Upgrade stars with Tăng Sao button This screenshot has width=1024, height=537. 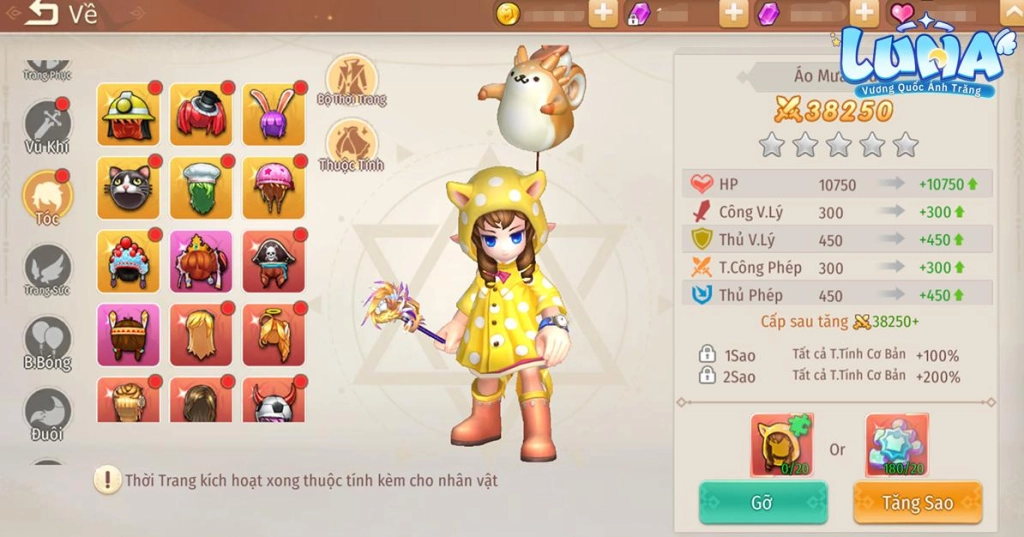tap(917, 502)
